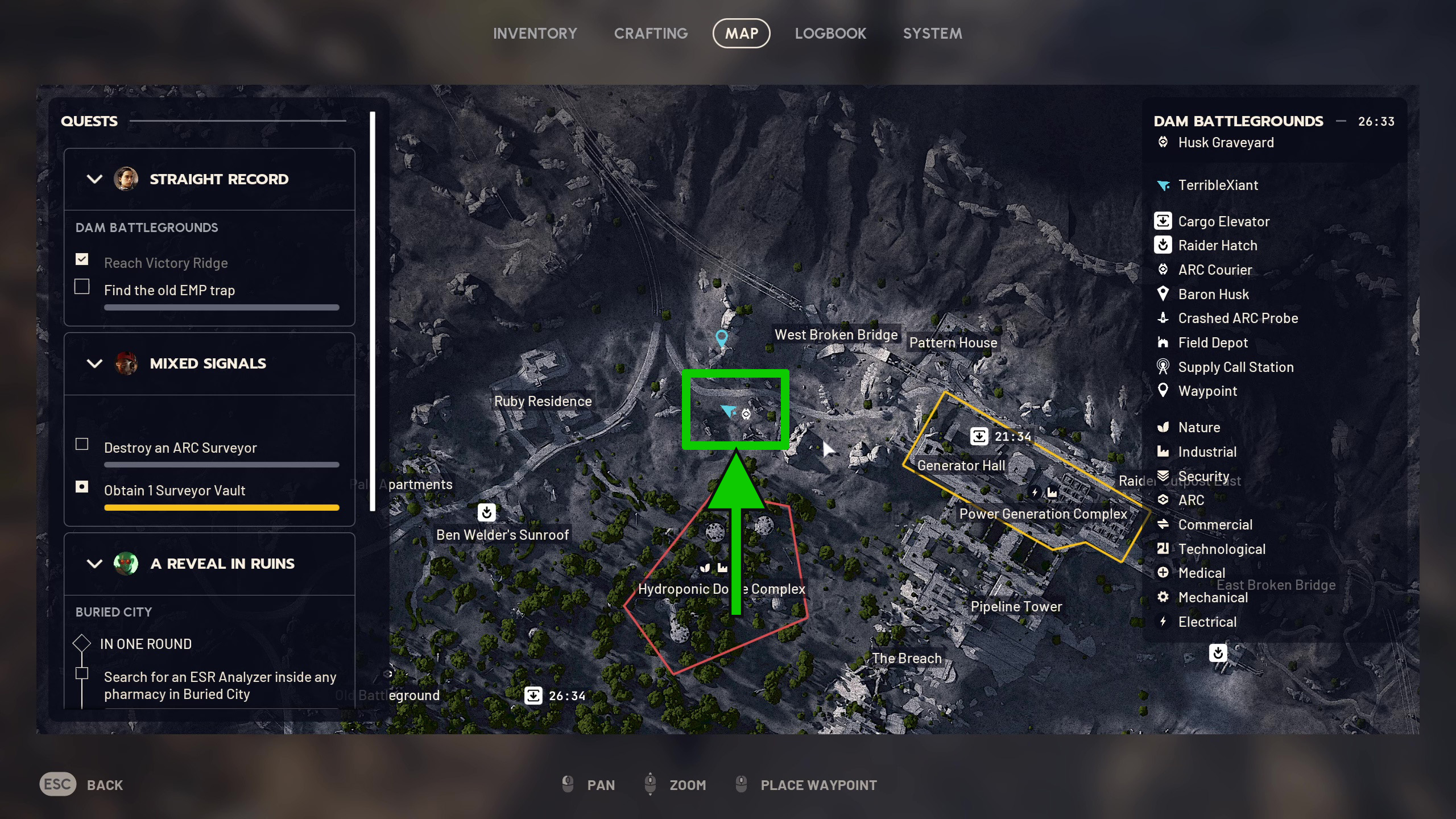Open the Crafting tab
Image resolution: width=1456 pixels, height=819 pixels.
pyautogui.click(x=651, y=34)
